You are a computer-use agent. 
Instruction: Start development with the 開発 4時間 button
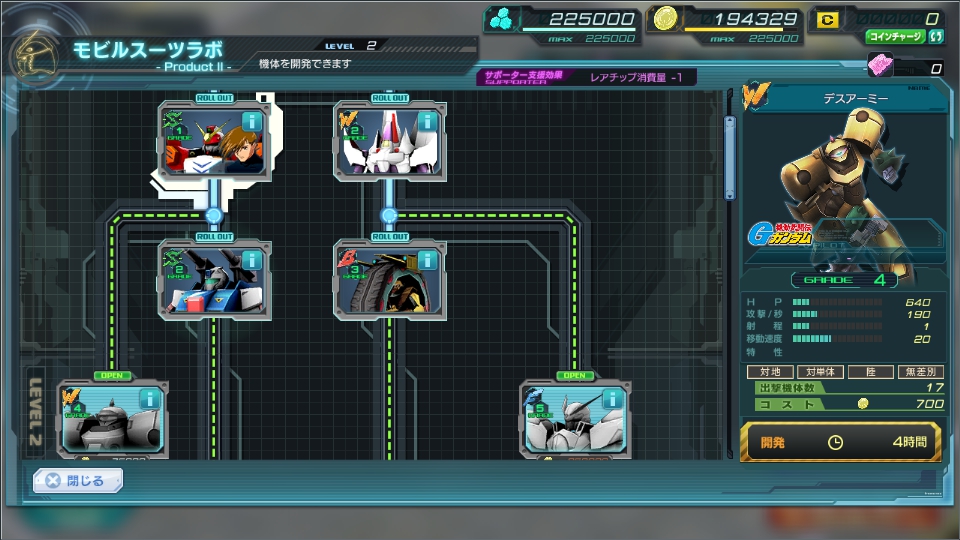pos(840,441)
